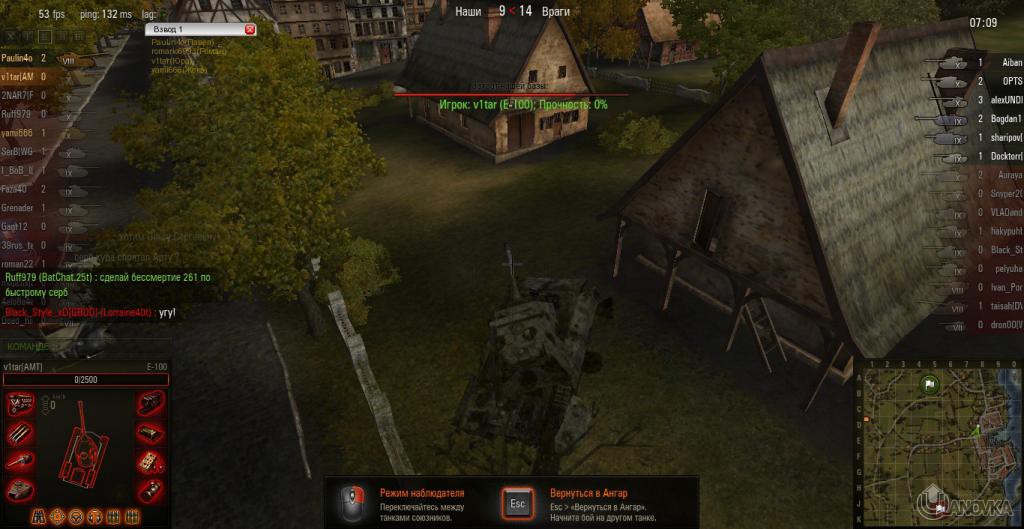Image resolution: width=1024 pixels, height=529 pixels.
Task: Select enemy Docktorr in the enemy list
Action: click(x=1005, y=157)
